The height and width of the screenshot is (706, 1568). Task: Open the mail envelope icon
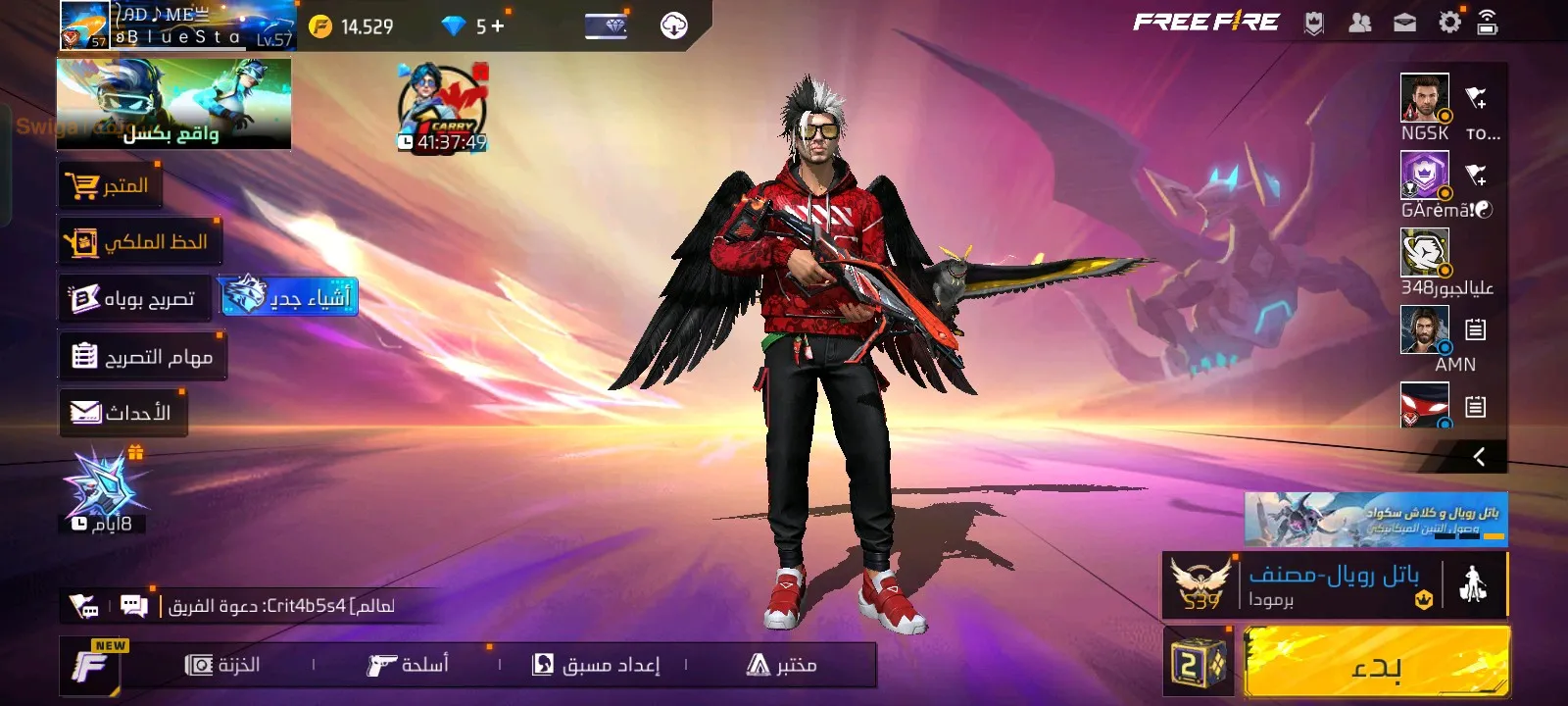[x=1404, y=23]
